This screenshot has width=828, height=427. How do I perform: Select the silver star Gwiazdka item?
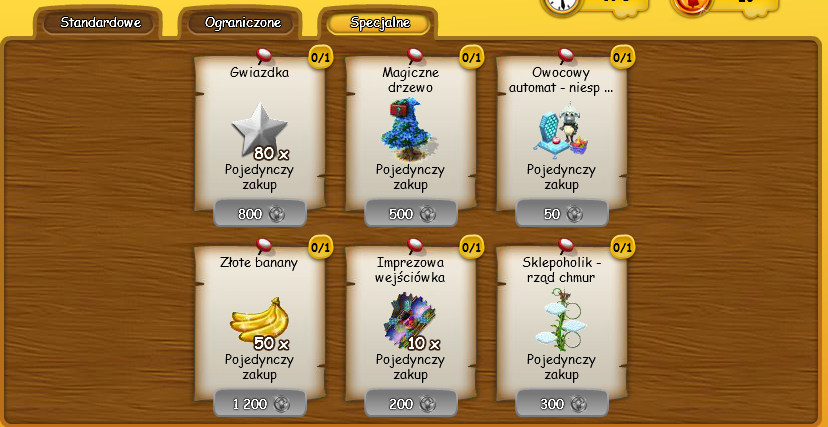click(258, 130)
